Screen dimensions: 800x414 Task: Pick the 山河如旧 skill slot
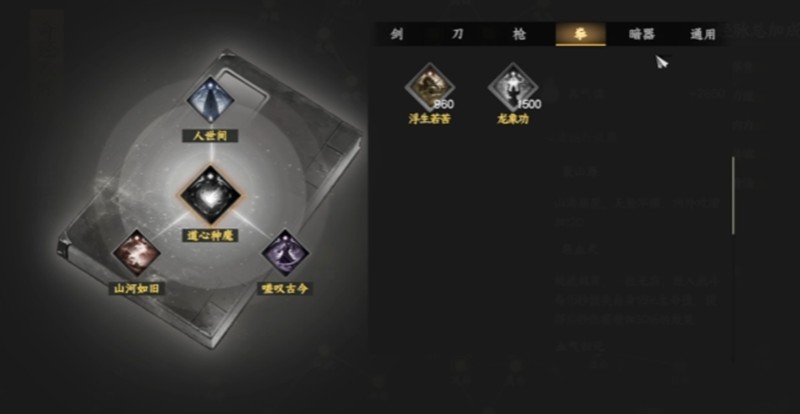(x=135, y=254)
